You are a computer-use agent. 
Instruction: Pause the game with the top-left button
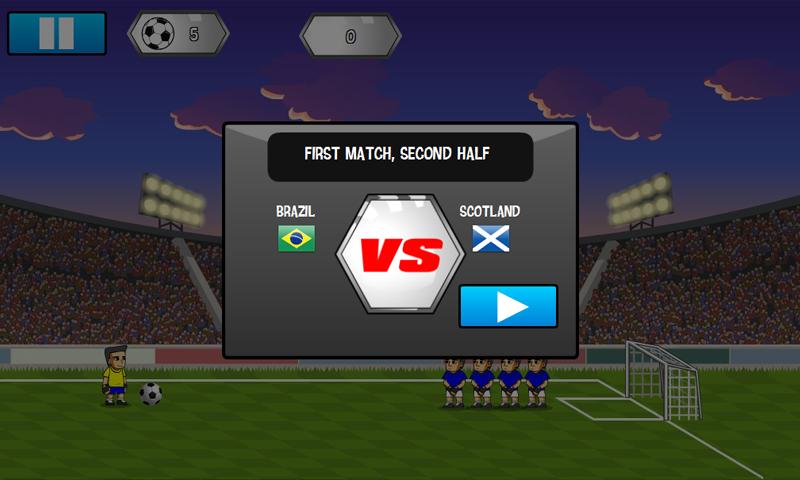[x=56, y=33]
